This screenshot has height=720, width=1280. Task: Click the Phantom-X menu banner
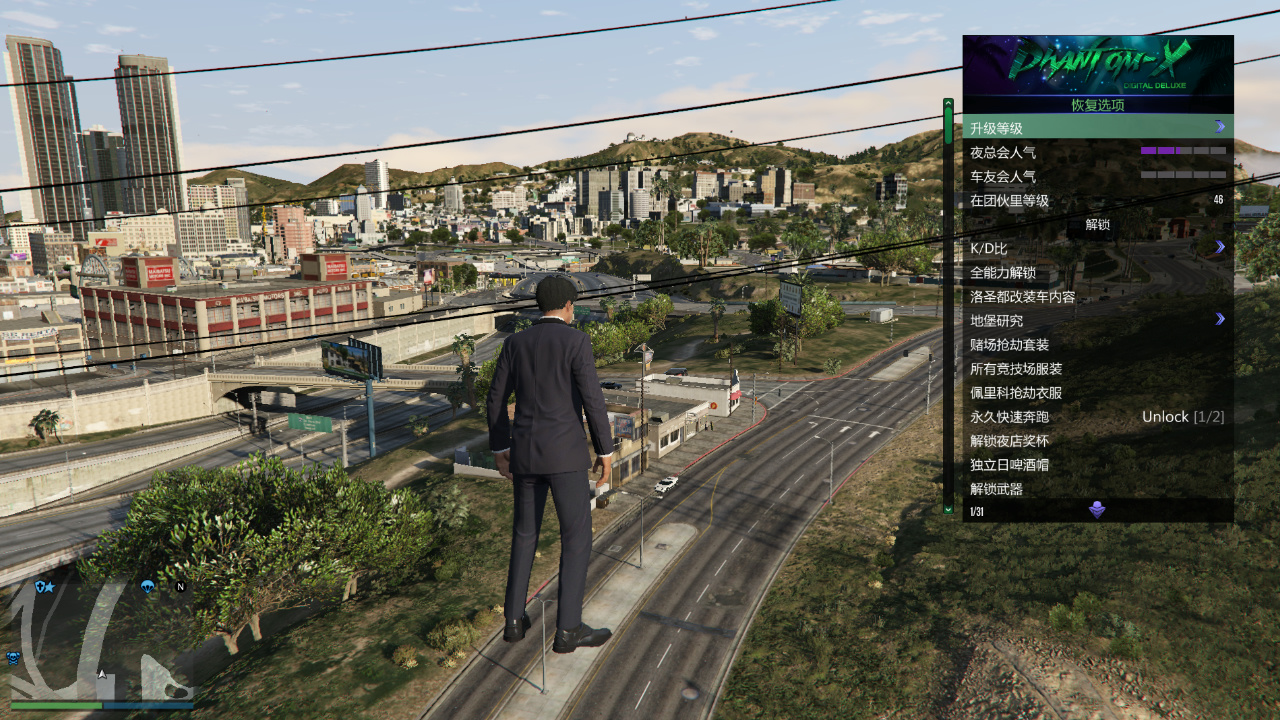tap(1097, 65)
